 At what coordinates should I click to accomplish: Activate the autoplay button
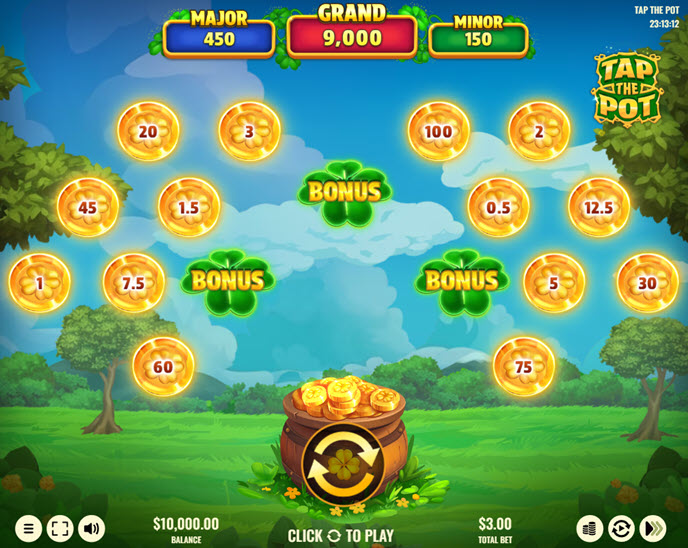tap(622, 528)
